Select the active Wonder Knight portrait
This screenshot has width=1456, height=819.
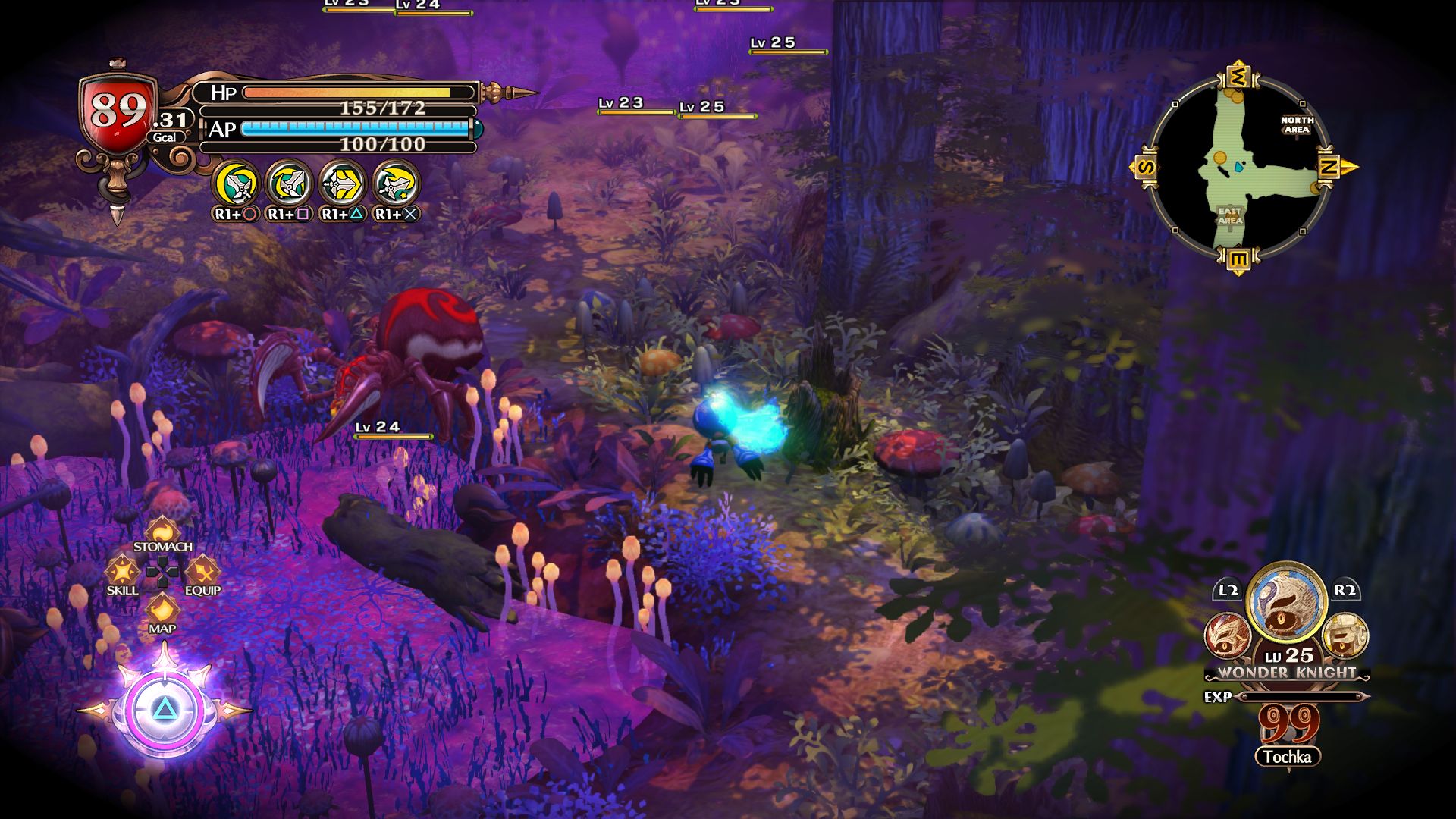point(1286,604)
